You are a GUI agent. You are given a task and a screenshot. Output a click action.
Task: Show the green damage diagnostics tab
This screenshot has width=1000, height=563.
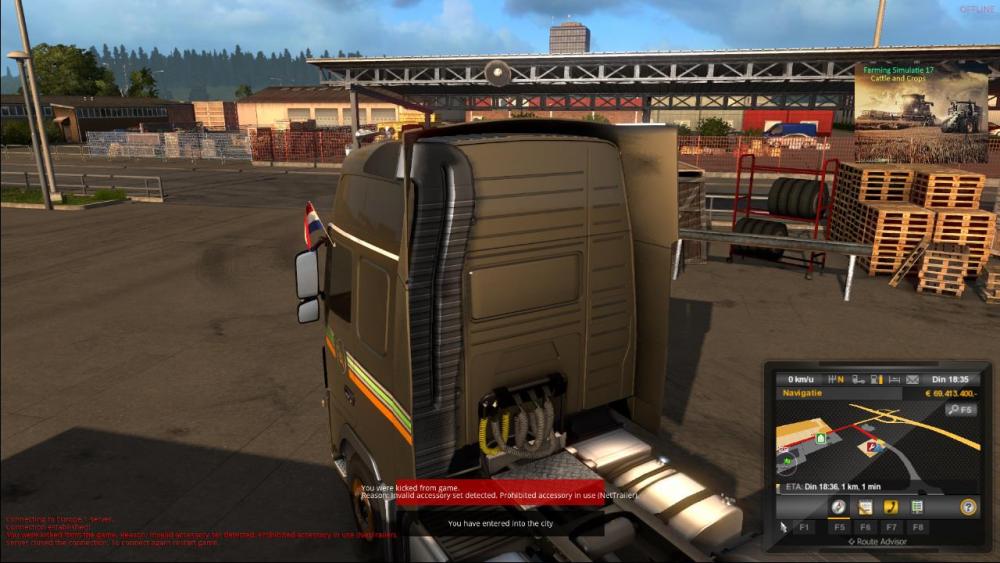917,507
